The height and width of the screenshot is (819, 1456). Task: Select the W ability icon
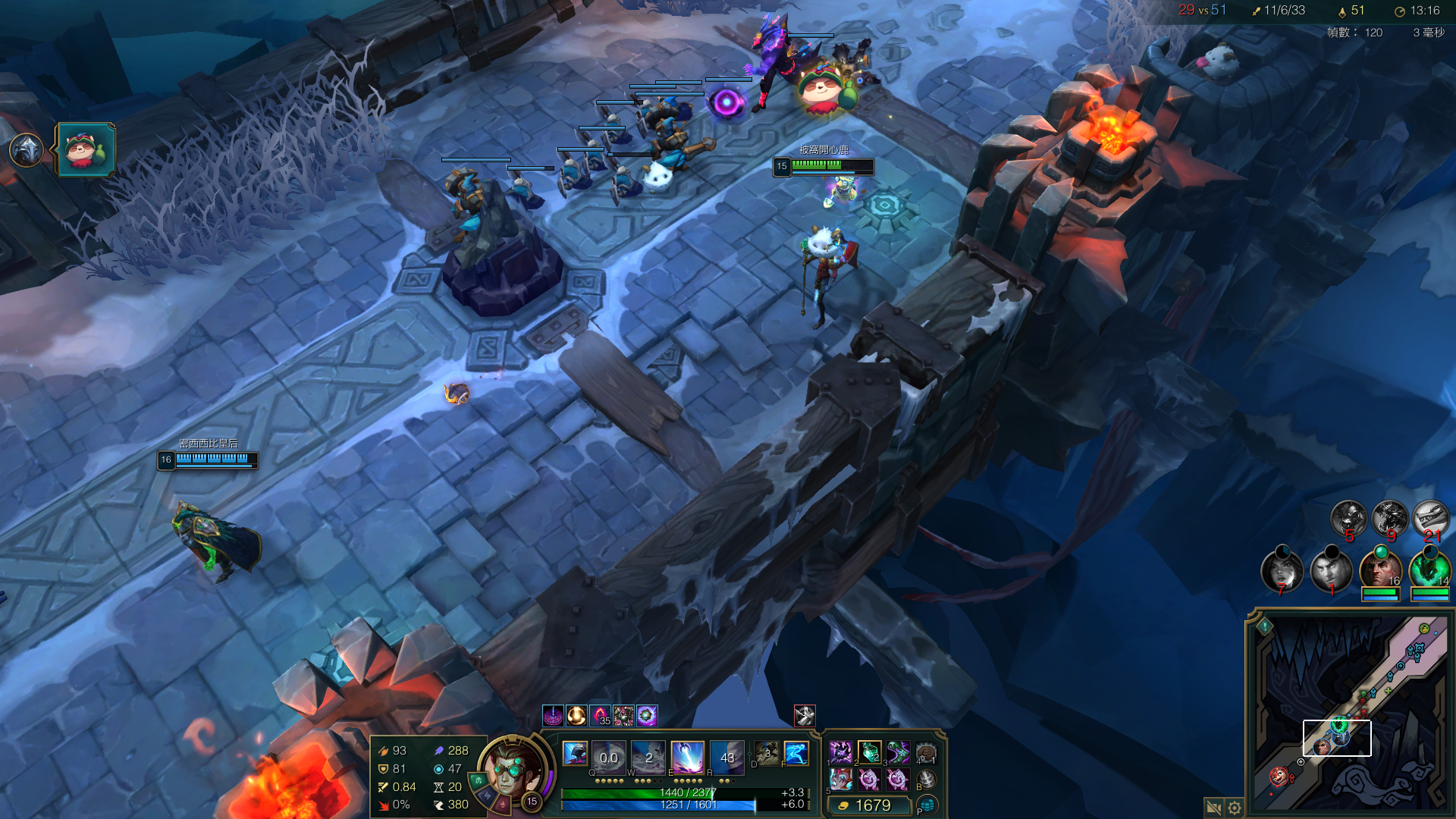(x=648, y=756)
